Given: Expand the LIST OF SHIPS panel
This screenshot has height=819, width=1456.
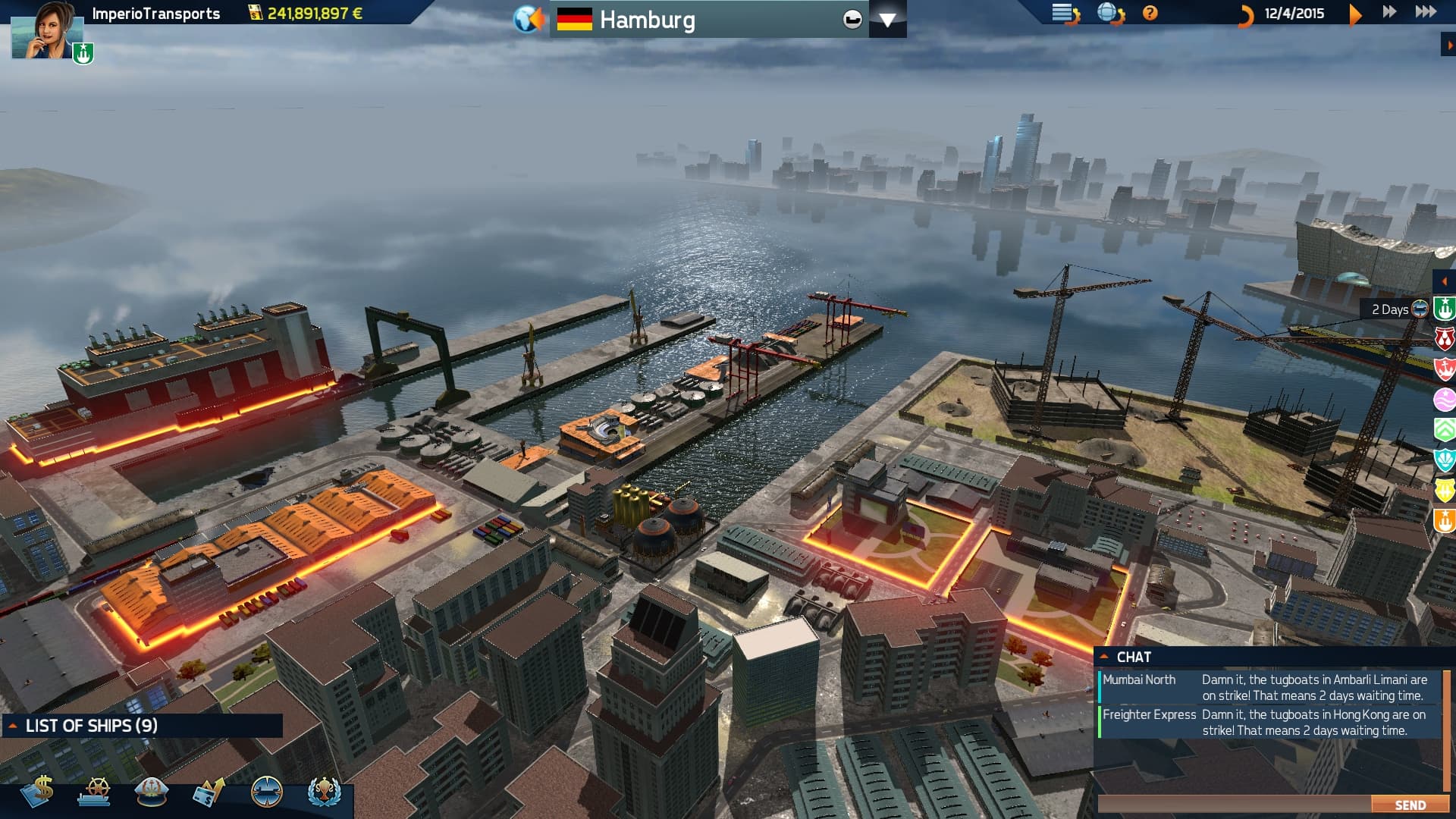Looking at the screenshot, I should click(x=11, y=725).
